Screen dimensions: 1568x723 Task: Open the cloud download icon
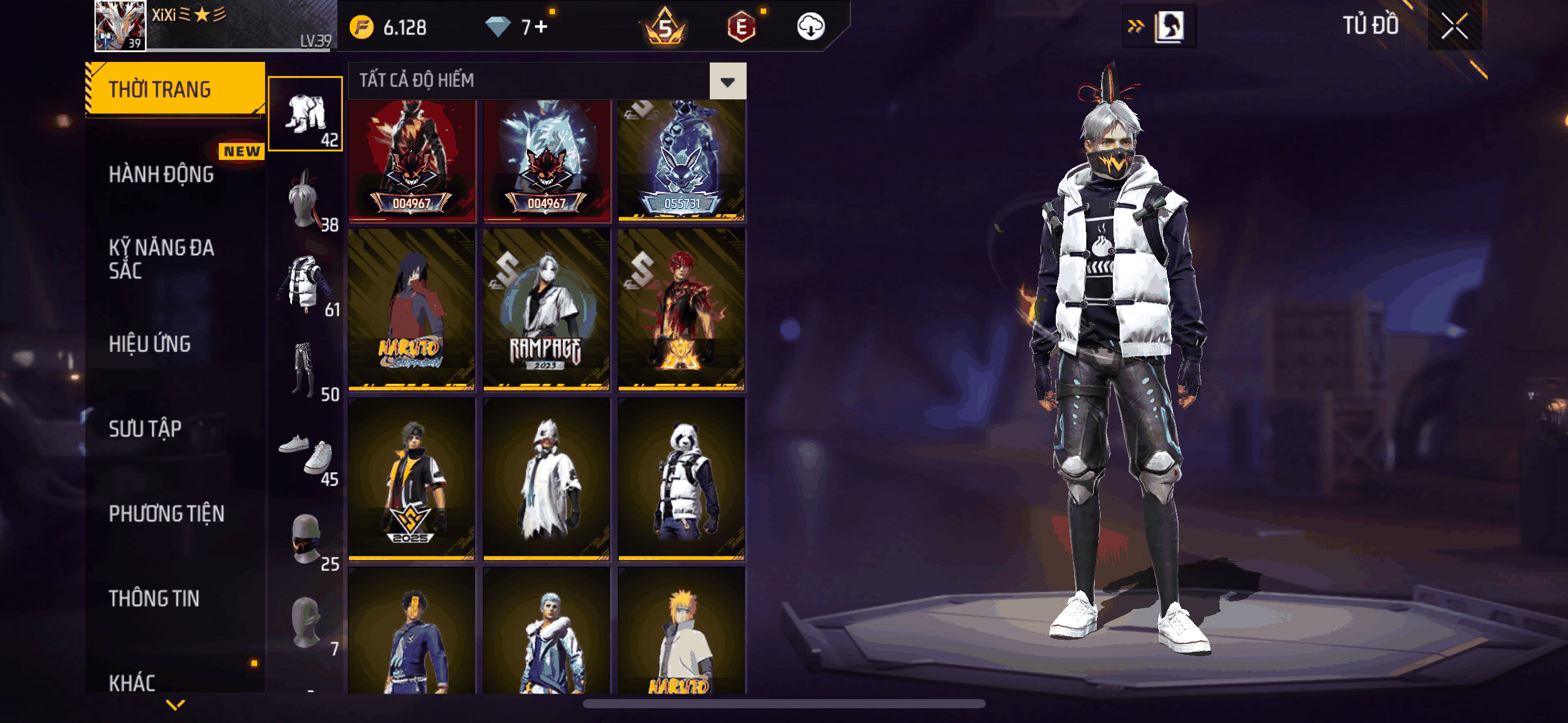tap(810, 27)
